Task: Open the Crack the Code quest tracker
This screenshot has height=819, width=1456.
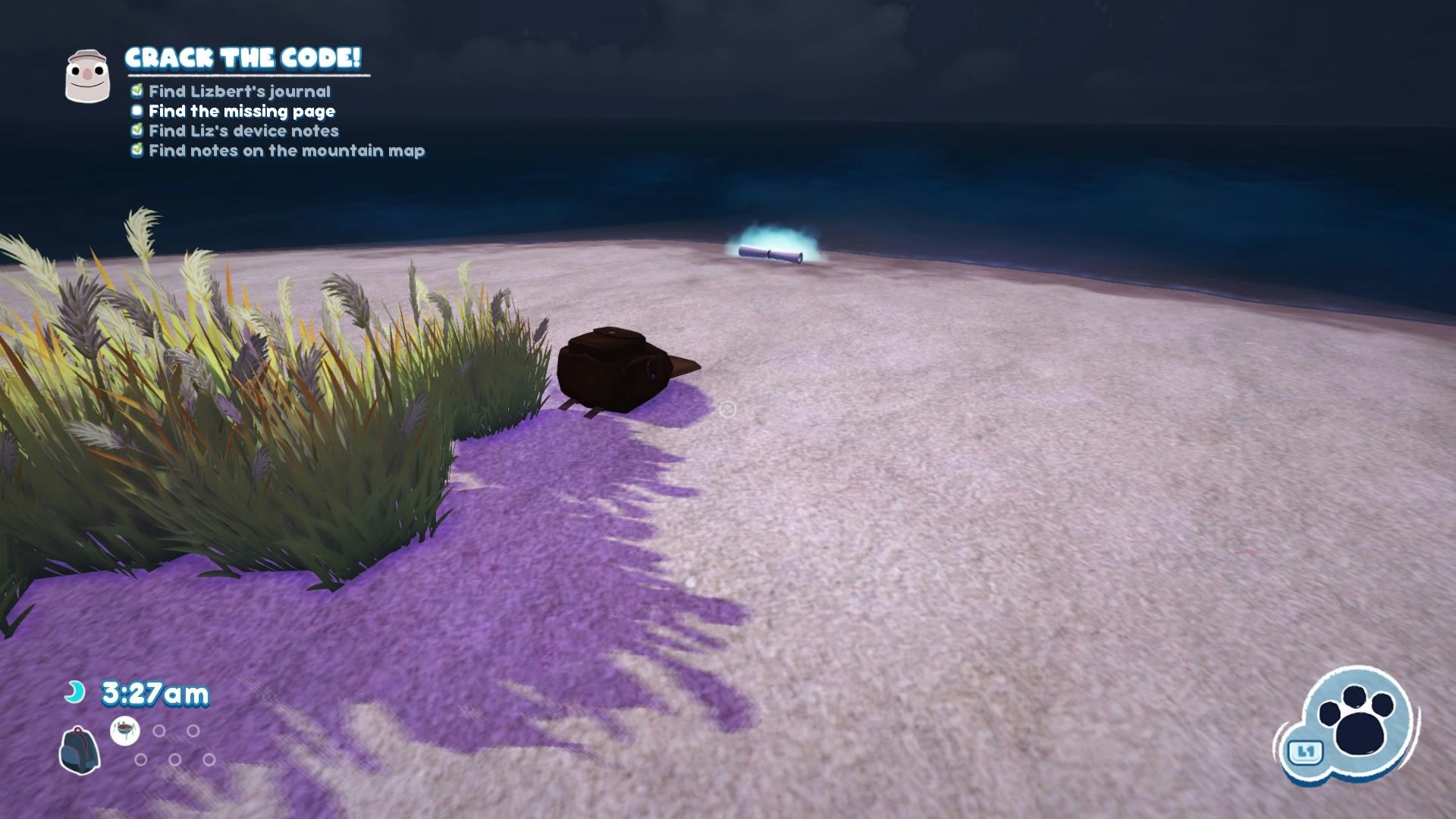Action: click(x=243, y=58)
